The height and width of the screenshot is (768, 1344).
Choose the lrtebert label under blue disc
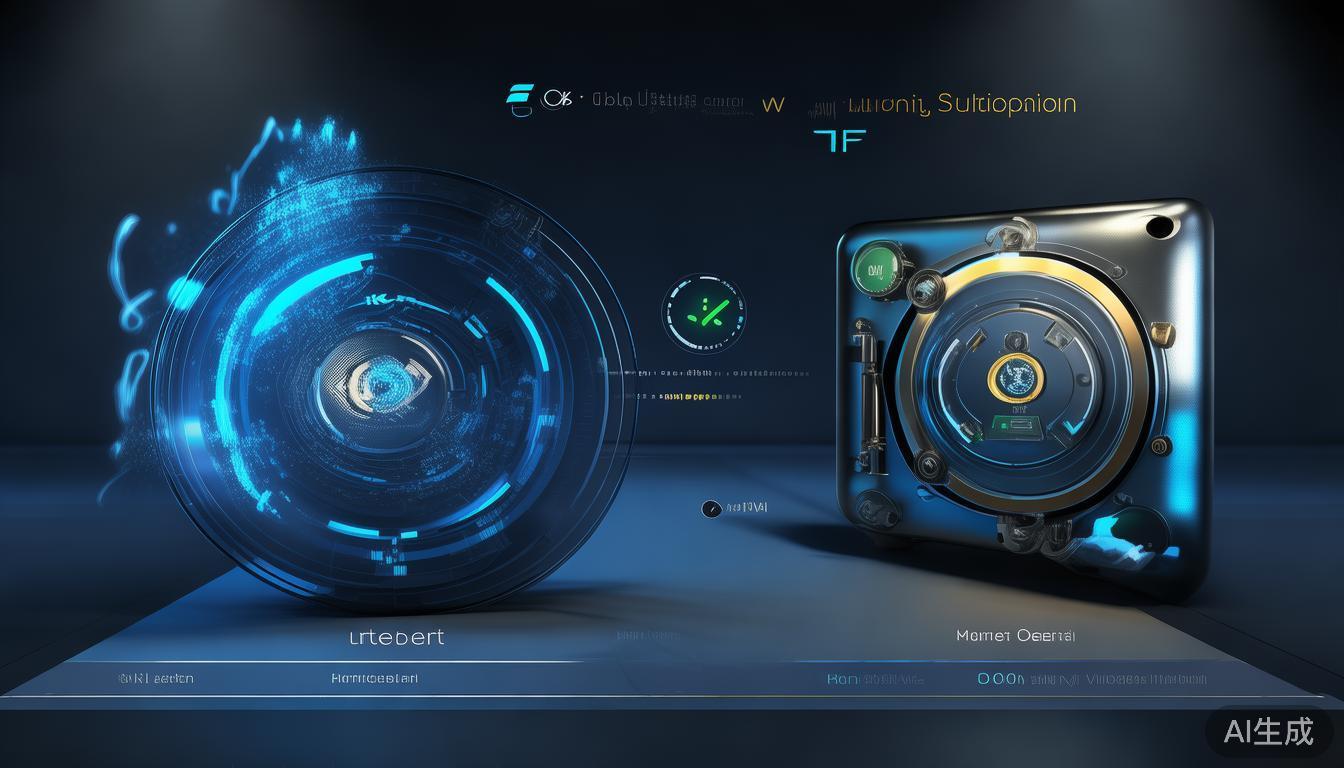coord(396,637)
